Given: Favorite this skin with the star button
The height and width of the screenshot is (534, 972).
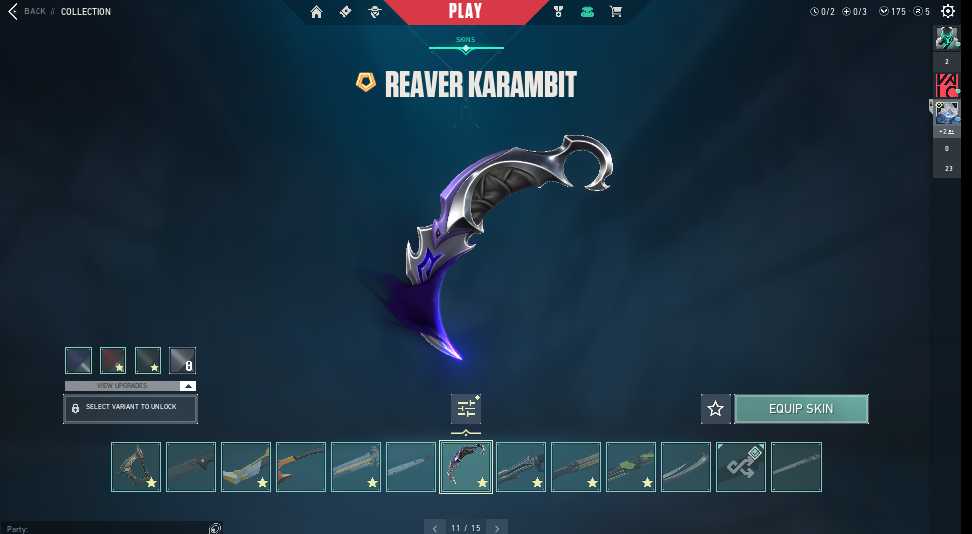Looking at the screenshot, I should tap(715, 408).
